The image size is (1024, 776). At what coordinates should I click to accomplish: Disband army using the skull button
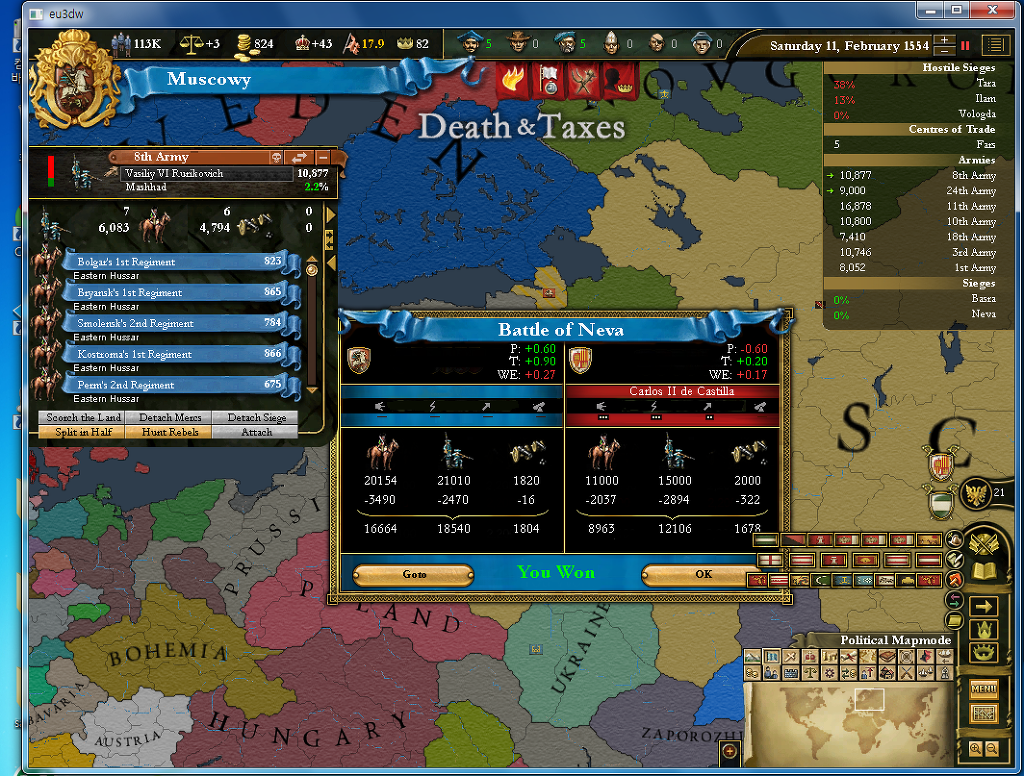pyautogui.click(x=276, y=157)
